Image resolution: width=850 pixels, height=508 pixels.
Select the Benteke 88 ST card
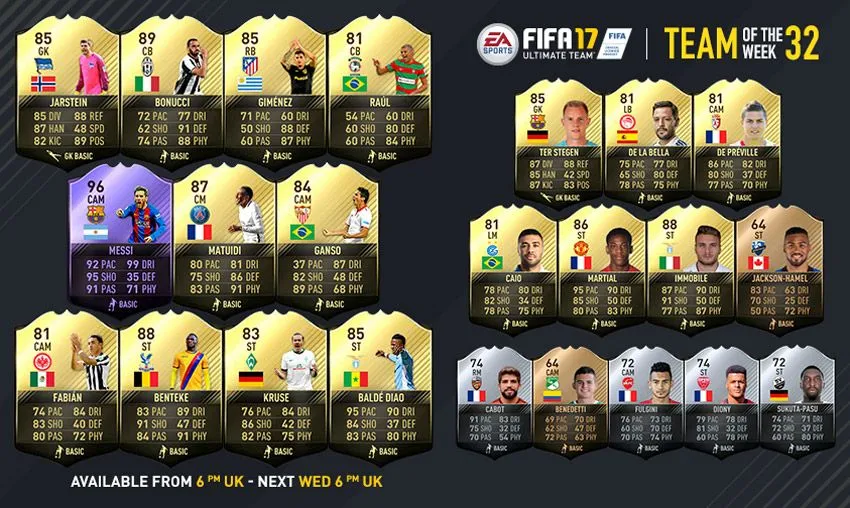pyautogui.click(x=170, y=392)
